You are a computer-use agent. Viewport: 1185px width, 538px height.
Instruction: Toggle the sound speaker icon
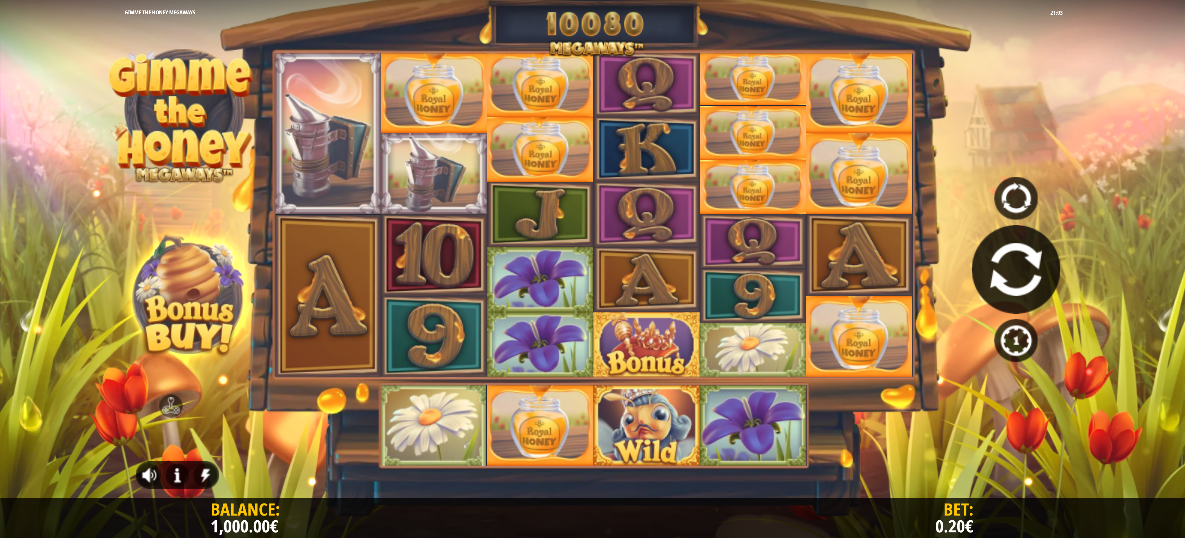tap(150, 475)
